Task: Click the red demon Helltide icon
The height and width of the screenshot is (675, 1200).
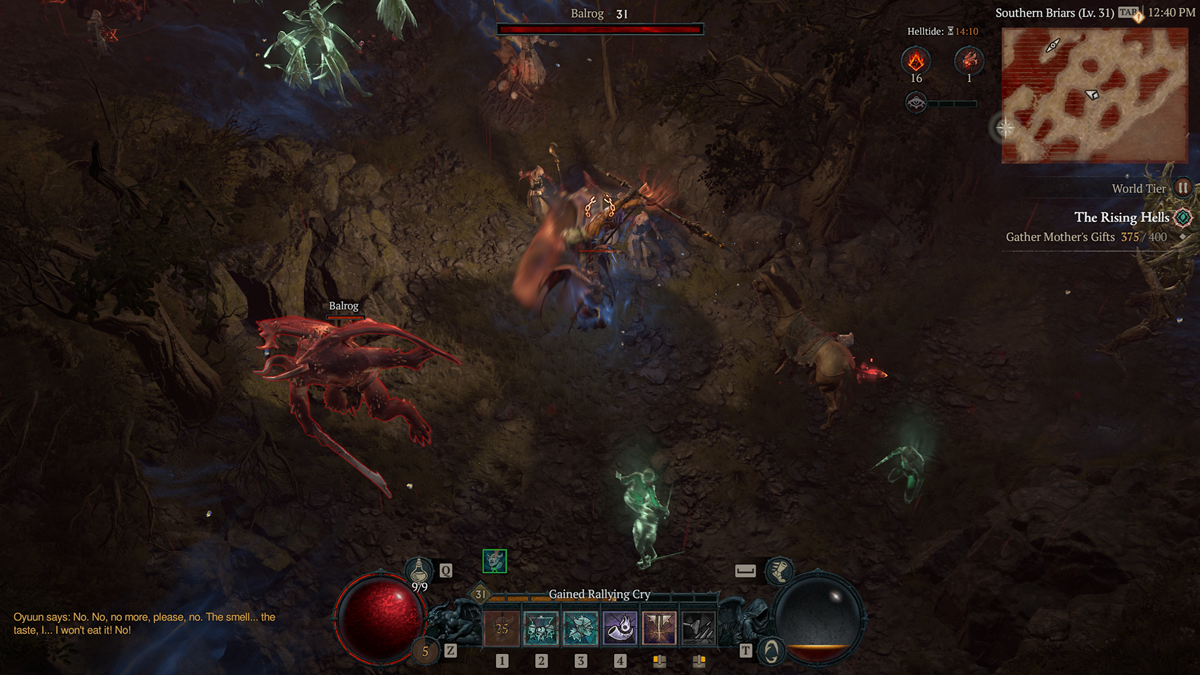Action: [x=968, y=60]
